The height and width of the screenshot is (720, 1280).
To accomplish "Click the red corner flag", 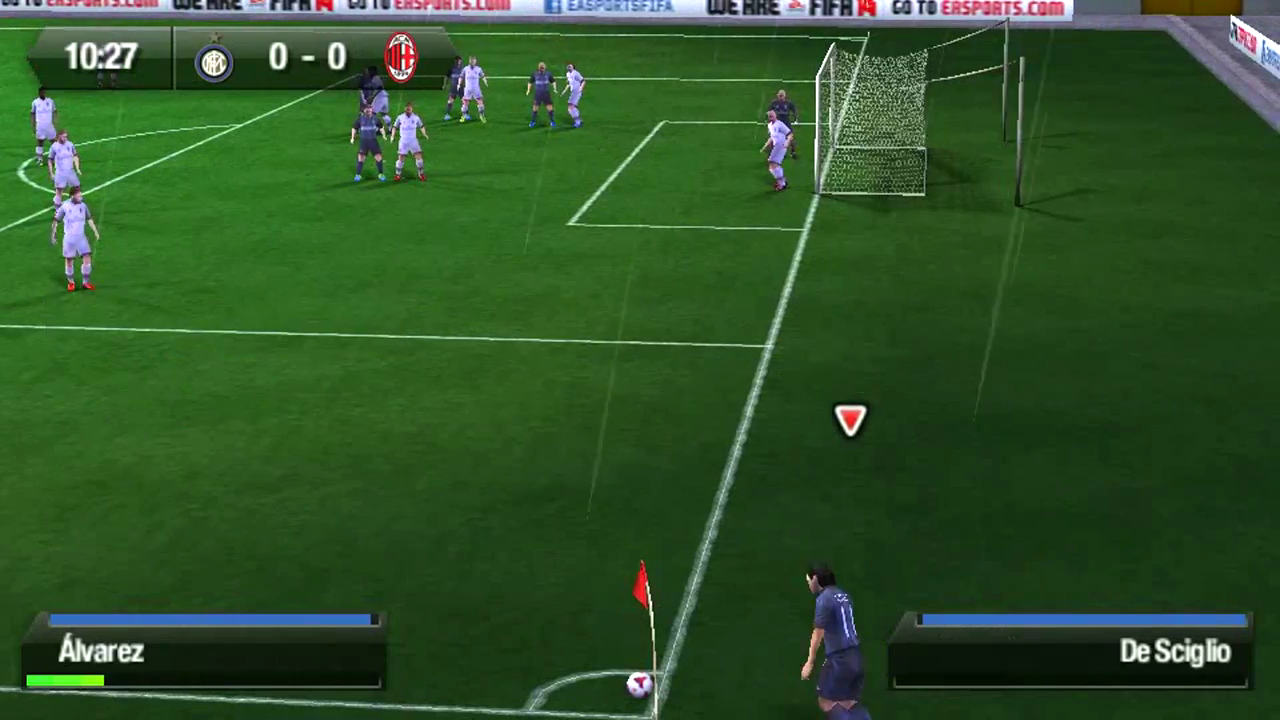I will (x=641, y=585).
